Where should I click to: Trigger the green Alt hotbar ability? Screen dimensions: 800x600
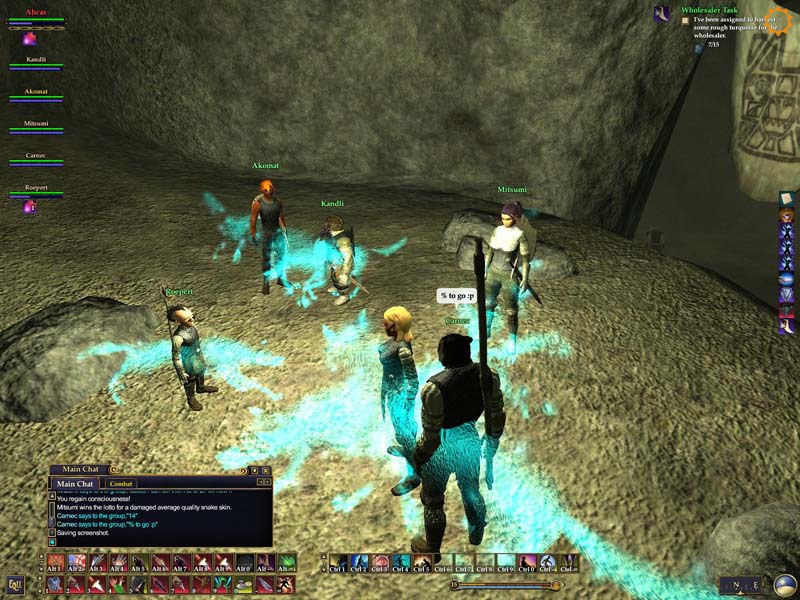(287, 563)
